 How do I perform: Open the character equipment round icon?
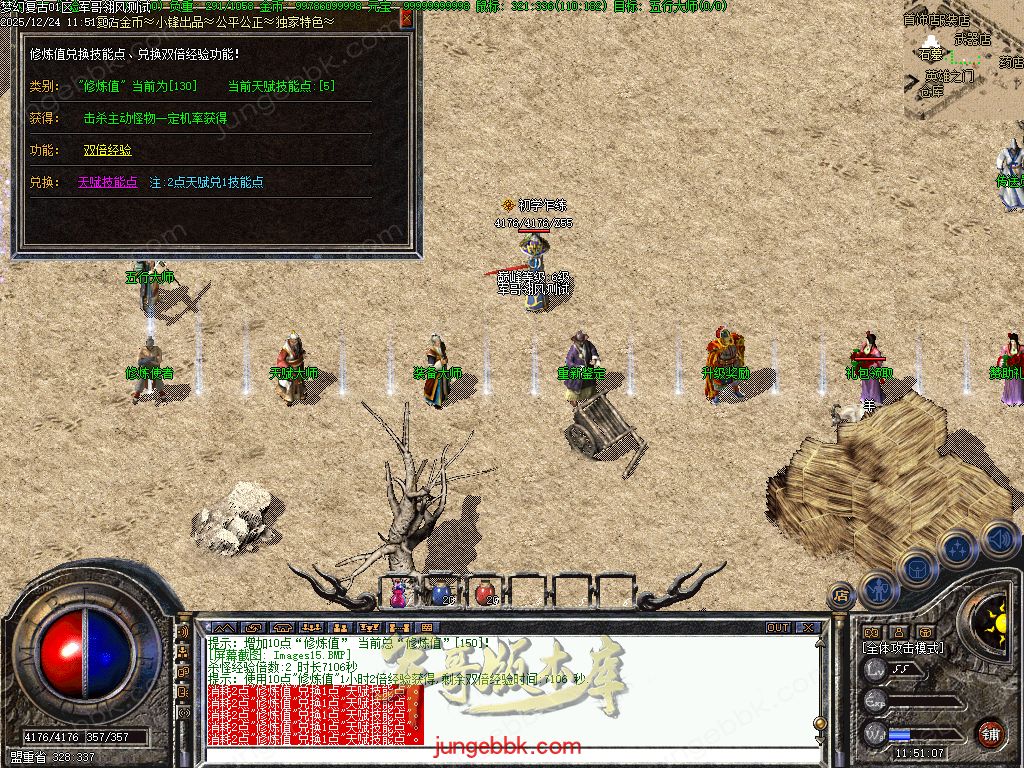click(x=877, y=588)
